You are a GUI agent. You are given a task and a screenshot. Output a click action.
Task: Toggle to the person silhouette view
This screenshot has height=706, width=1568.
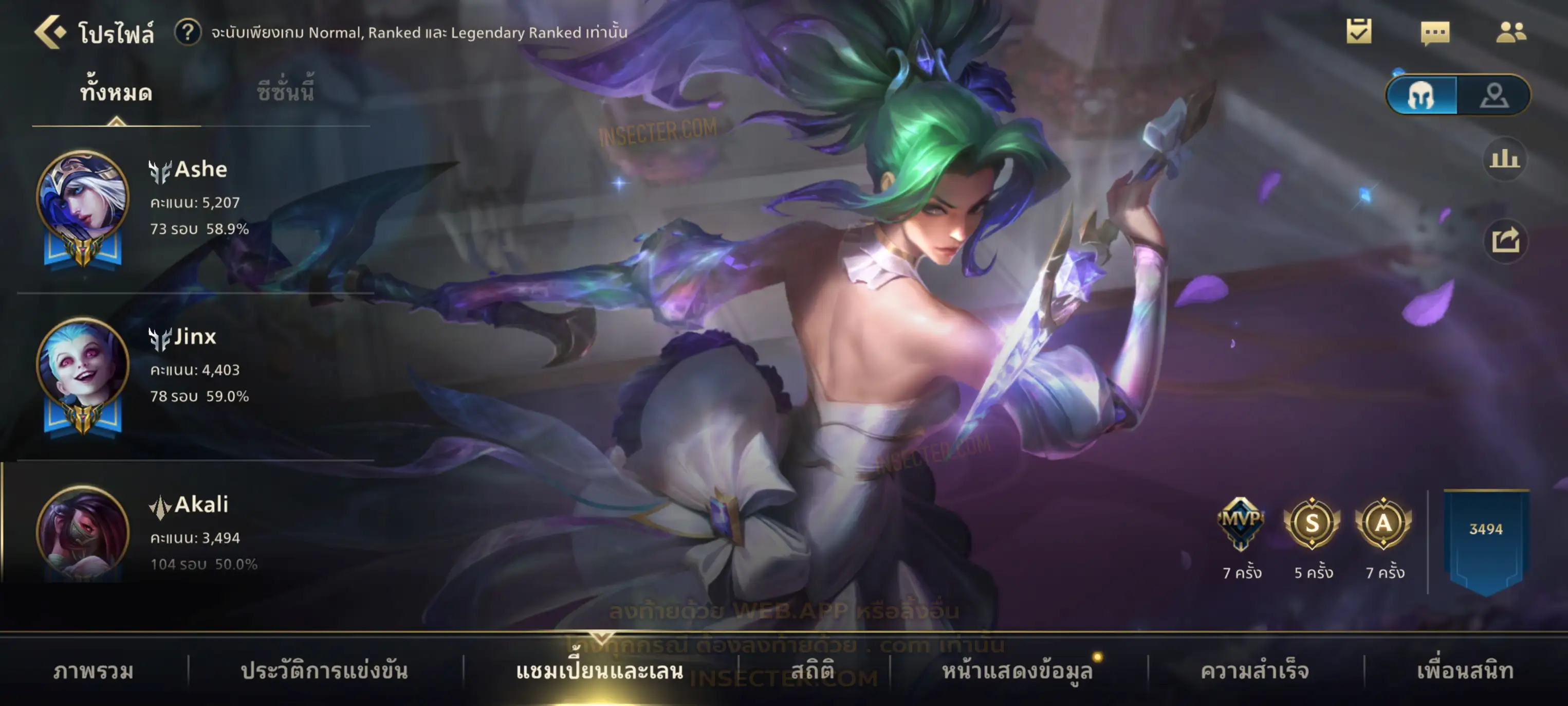(1494, 96)
